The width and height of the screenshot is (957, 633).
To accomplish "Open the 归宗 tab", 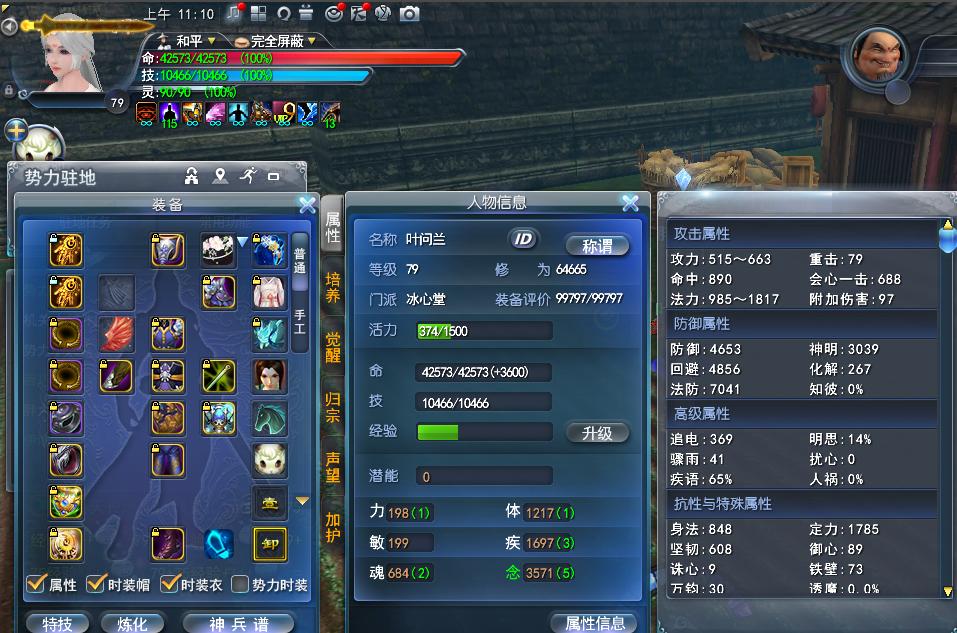I will (333, 406).
